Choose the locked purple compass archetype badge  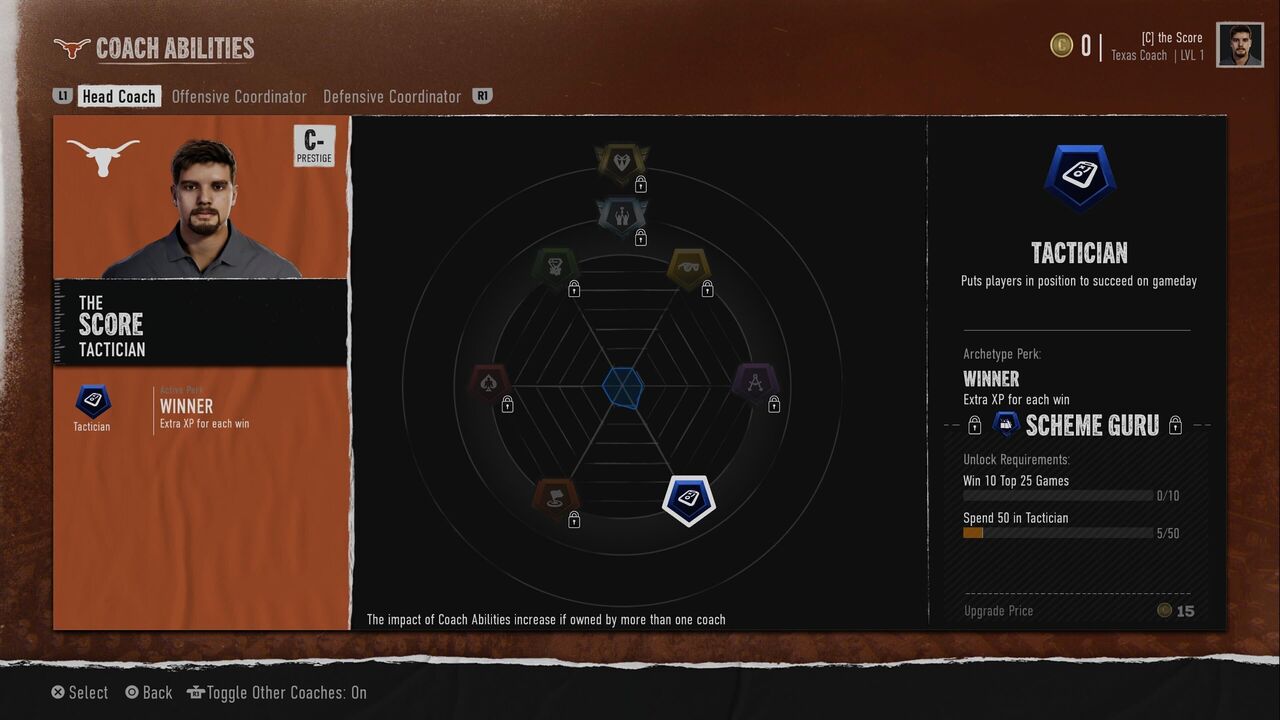tap(756, 383)
